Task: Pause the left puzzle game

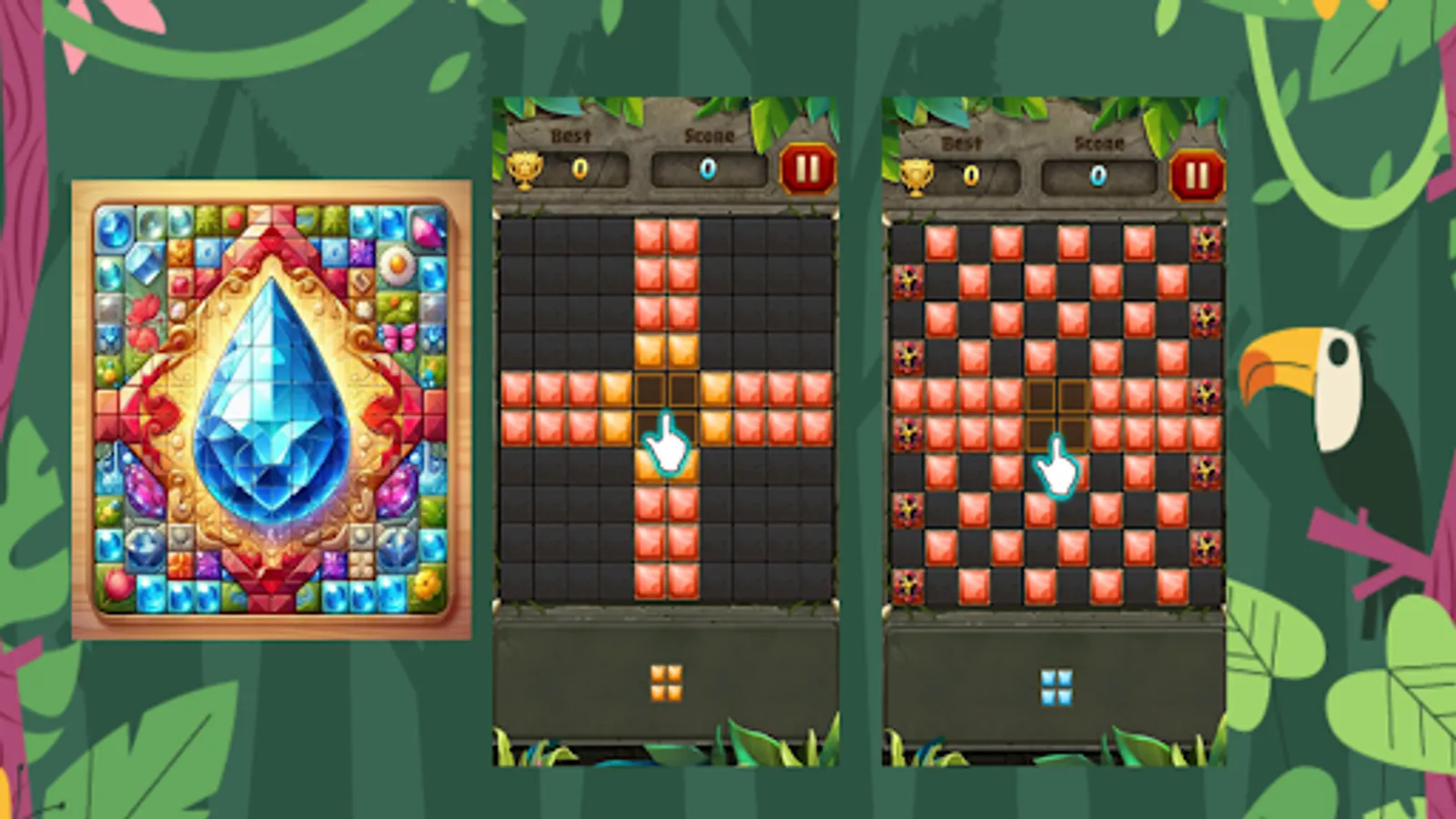Action: point(809,169)
